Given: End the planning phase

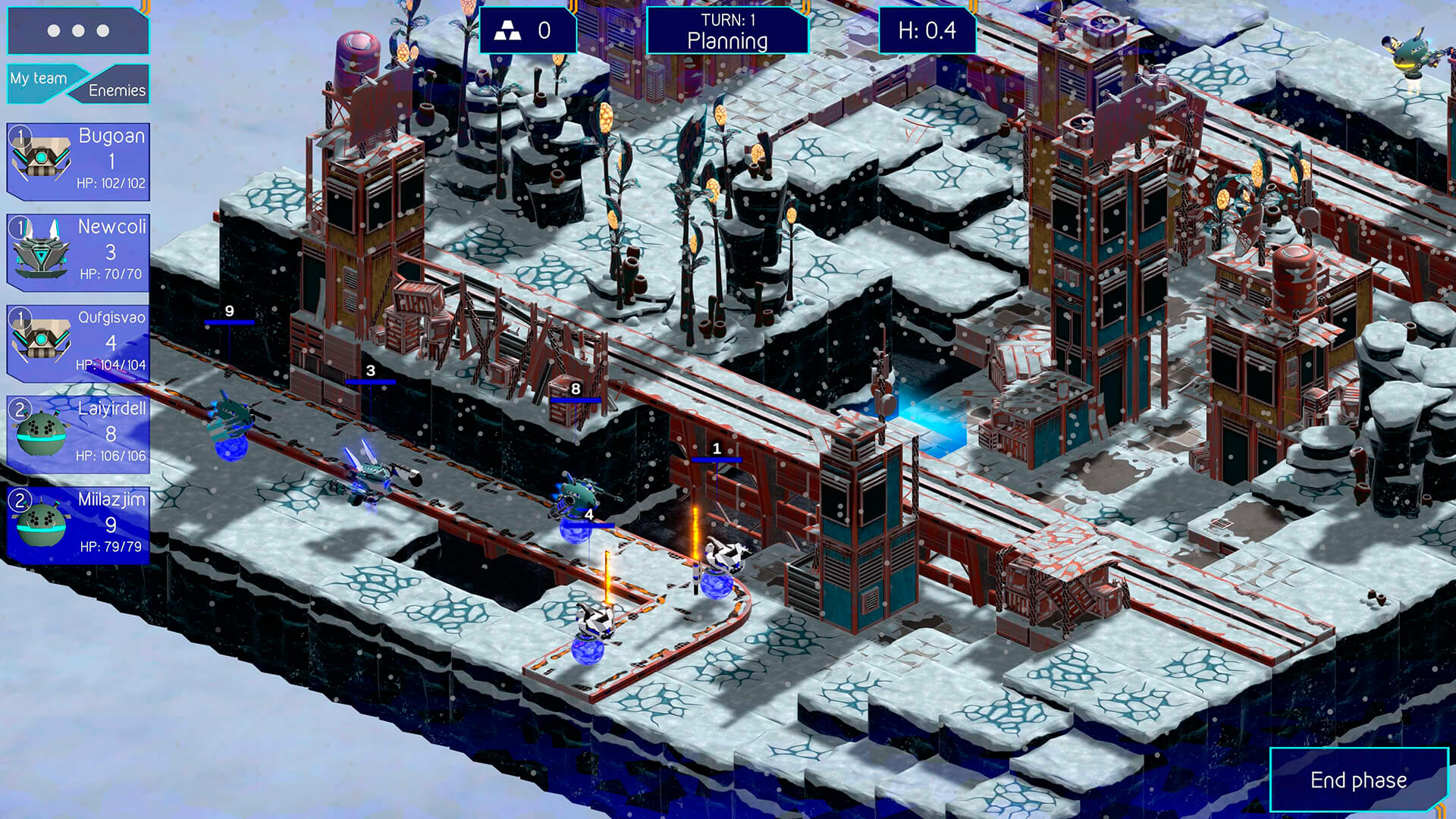Looking at the screenshot, I should click(1358, 780).
